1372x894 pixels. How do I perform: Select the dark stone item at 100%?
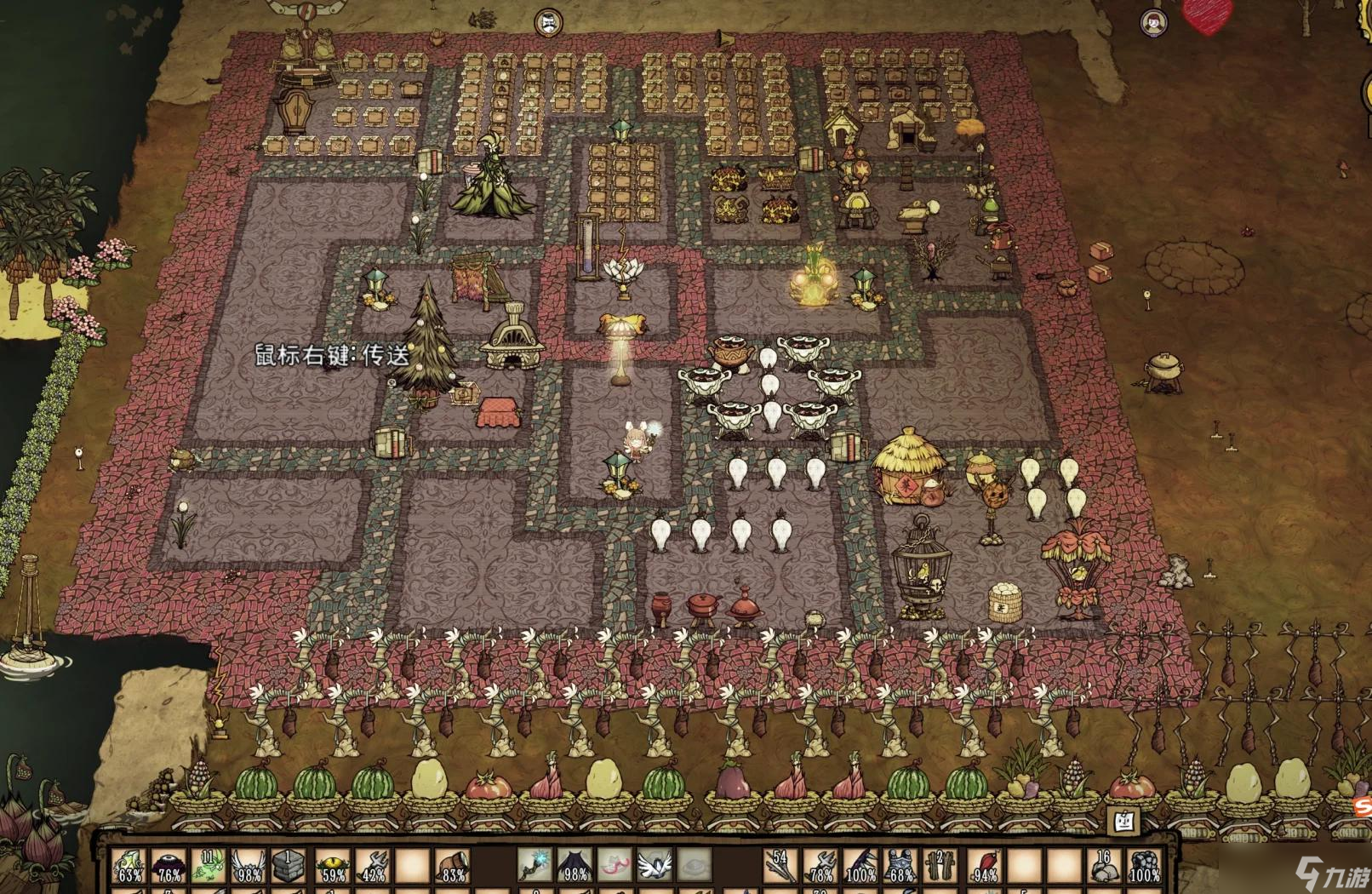click(1145, 866)
